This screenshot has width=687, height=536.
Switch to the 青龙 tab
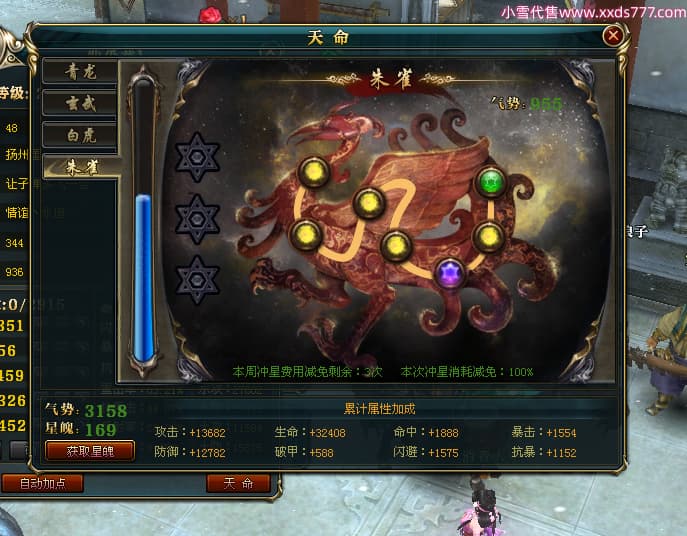coord(79,72)
